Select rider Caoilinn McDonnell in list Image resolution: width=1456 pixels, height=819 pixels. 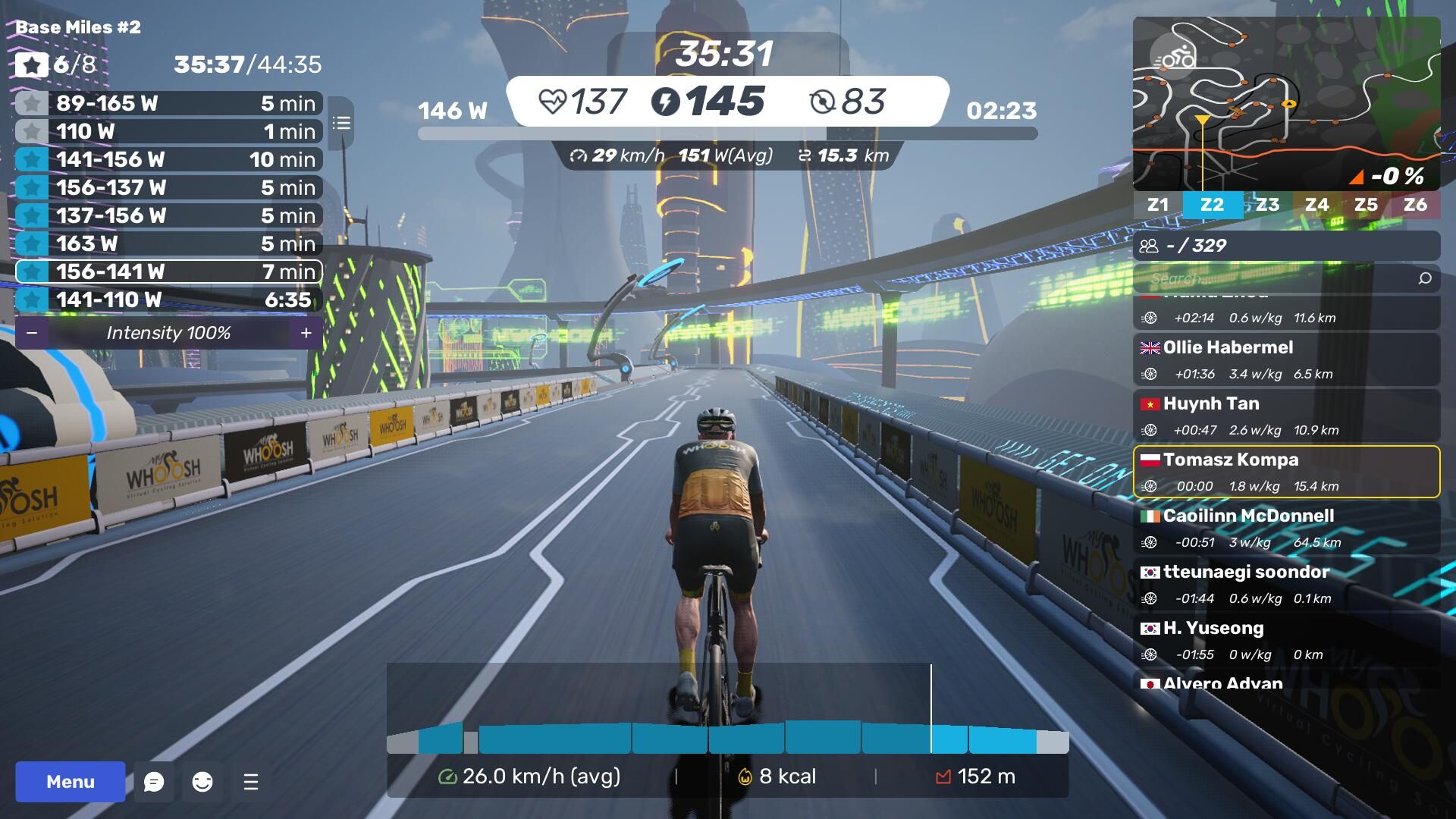(x=1286, y=528)
